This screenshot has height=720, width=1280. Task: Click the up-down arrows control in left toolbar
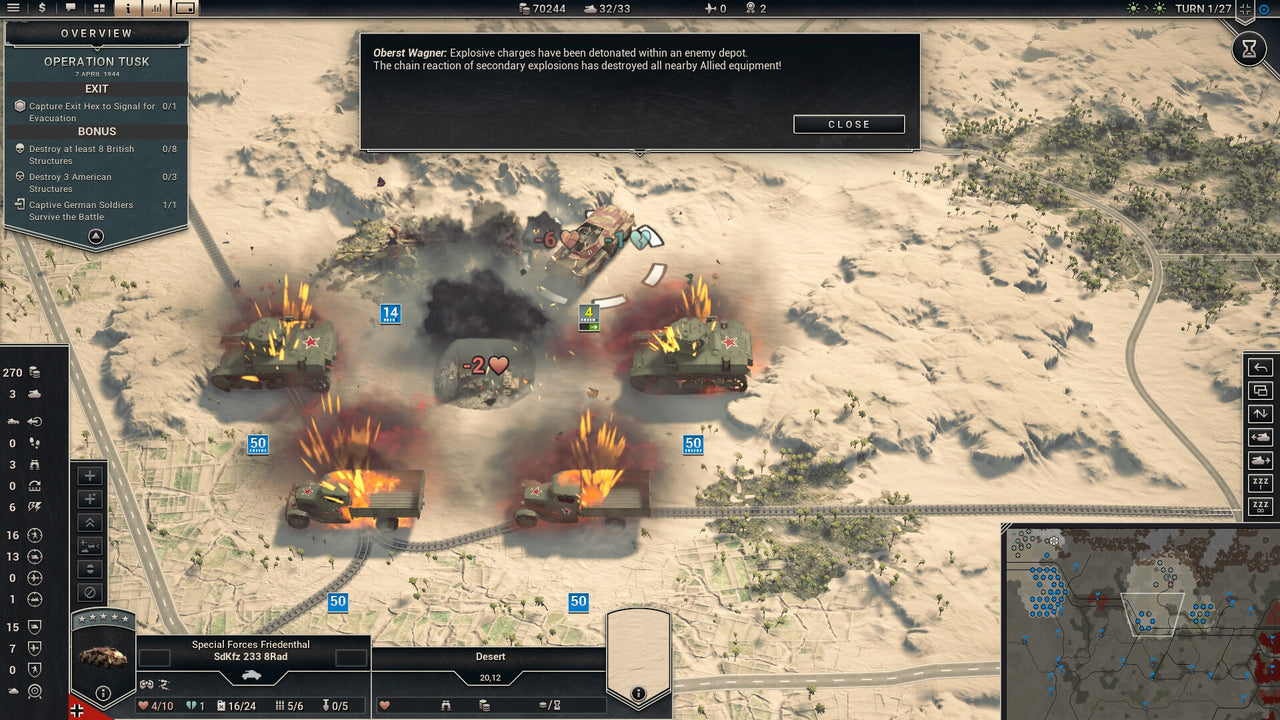point(89,569)
